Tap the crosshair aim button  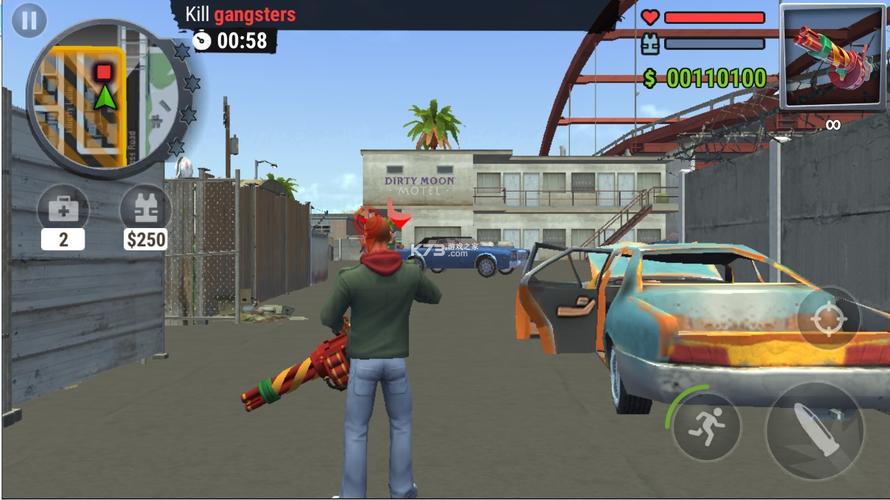click(x=828, y=319)
